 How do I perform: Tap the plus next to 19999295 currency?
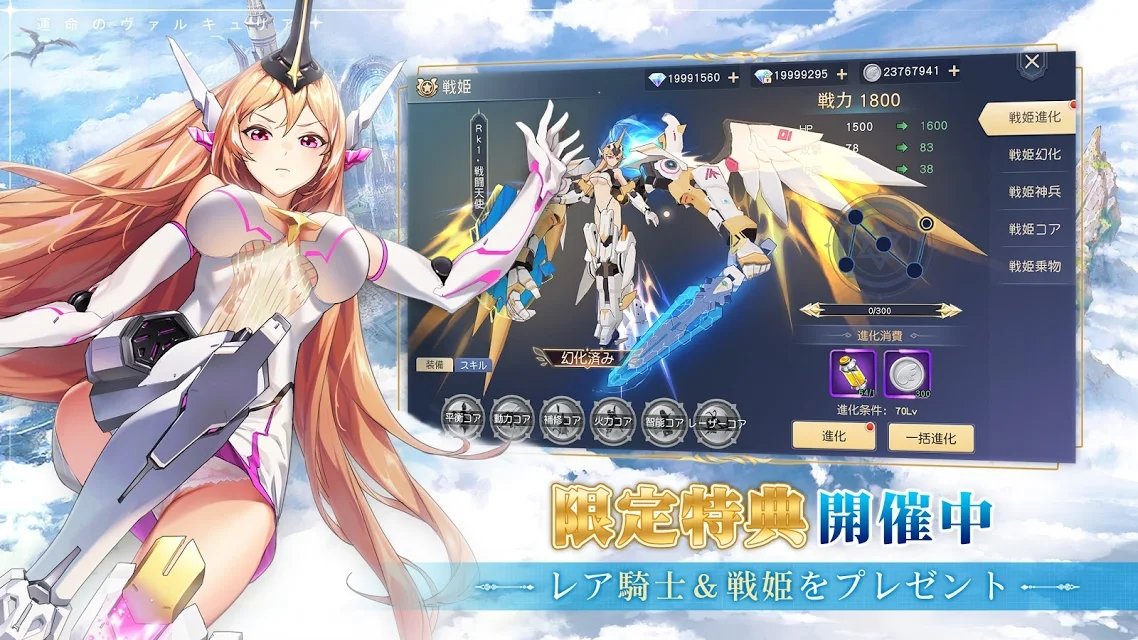pos(841,74)
